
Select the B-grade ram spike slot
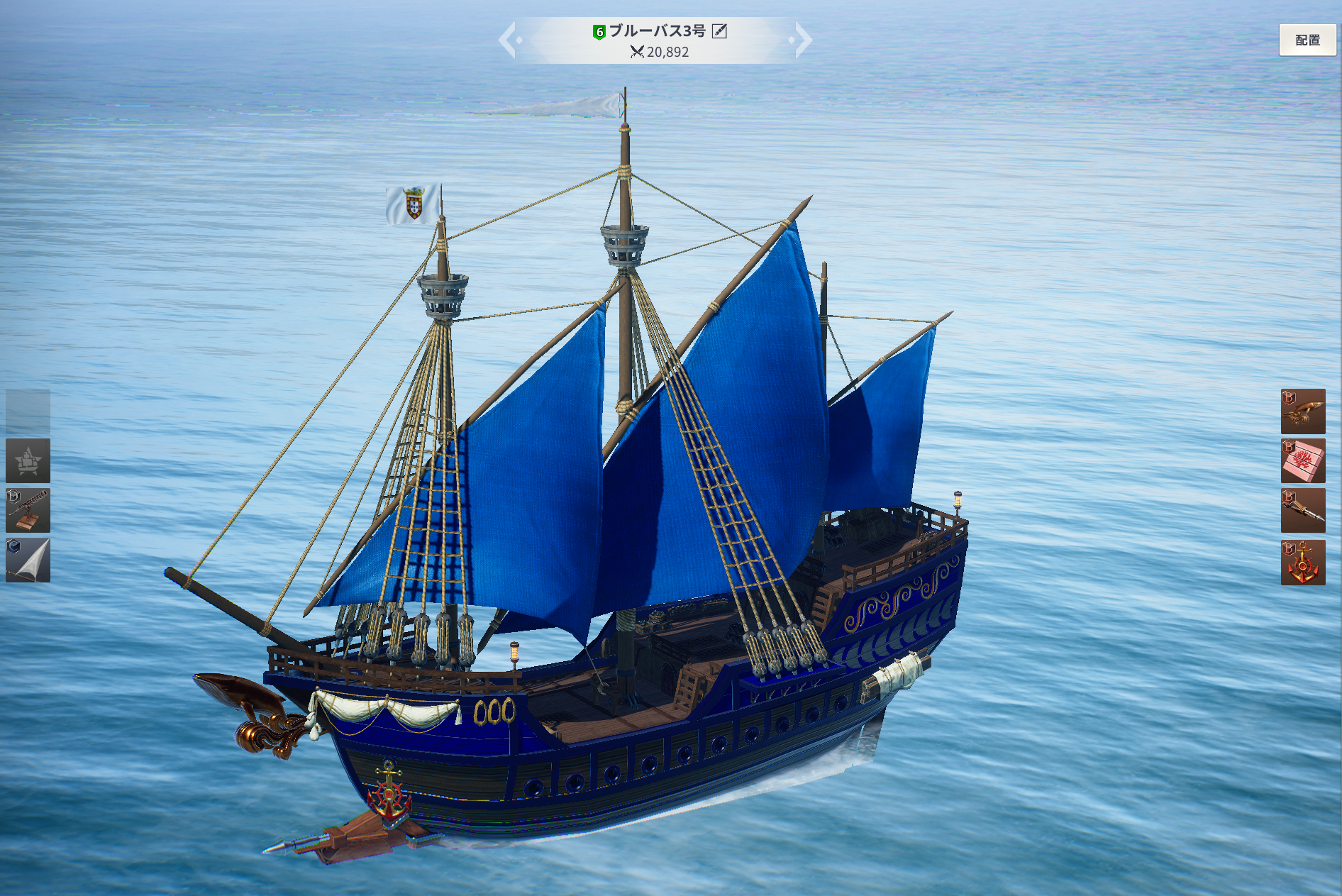[1303, 511]
